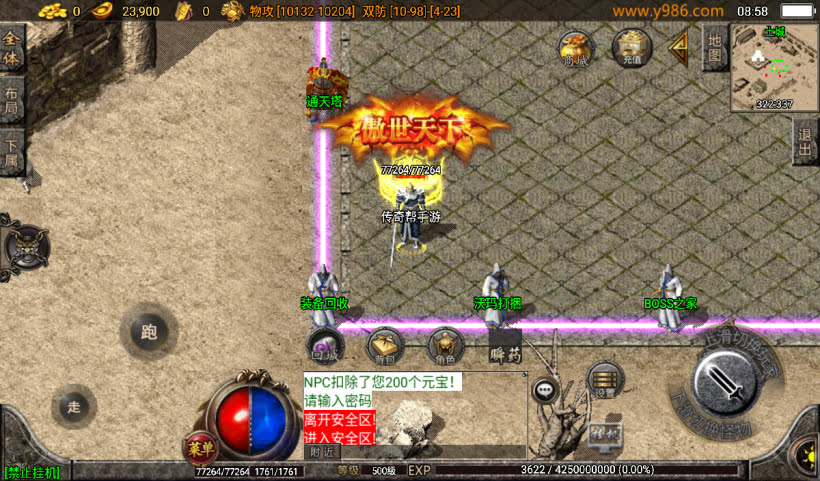Open the chat speech bubble icon
This screenshot has height=481, width=820.
click(x=545, y=391)
